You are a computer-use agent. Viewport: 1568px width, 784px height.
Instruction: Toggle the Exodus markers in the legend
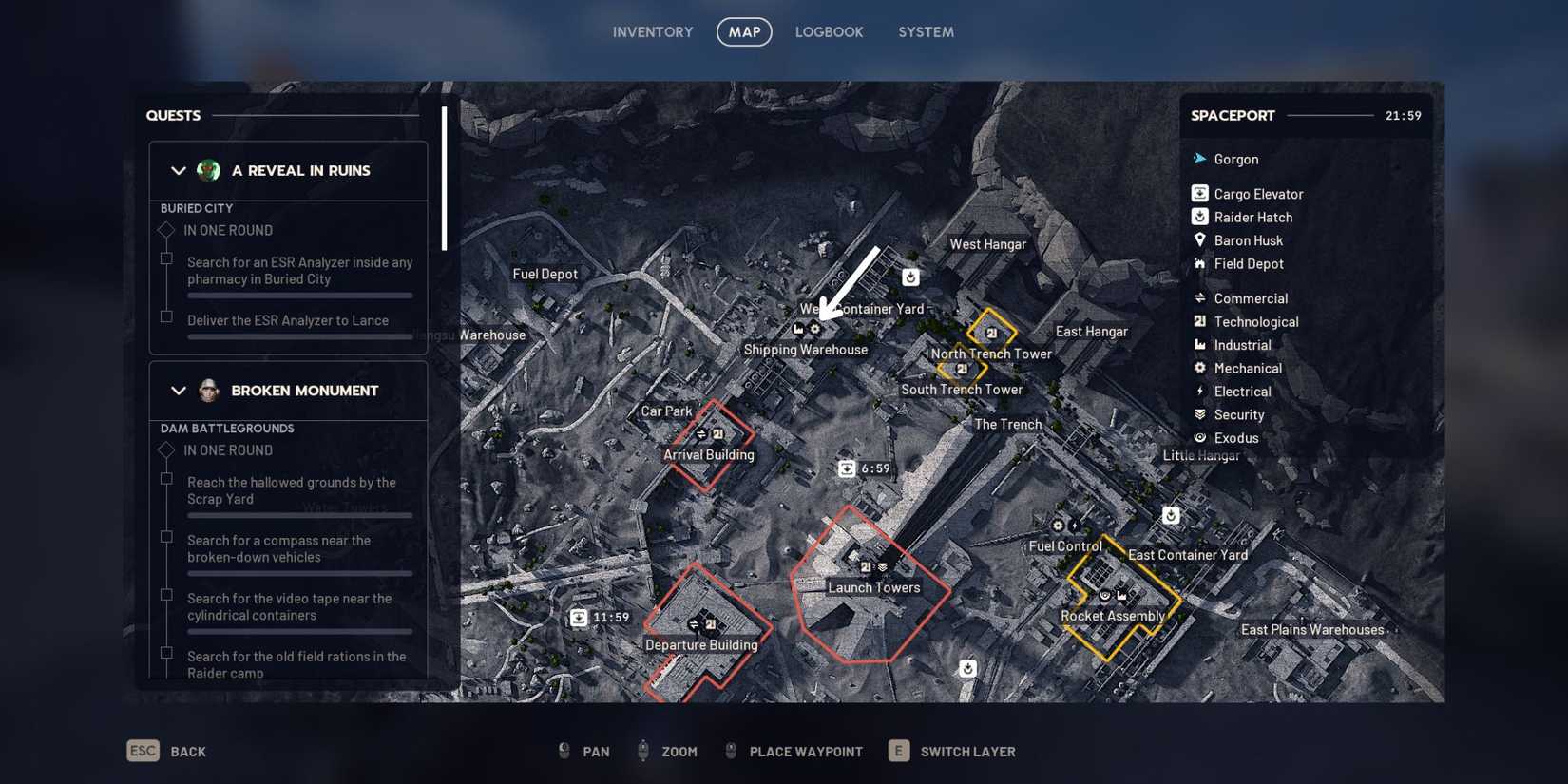tap(1198, 437)
